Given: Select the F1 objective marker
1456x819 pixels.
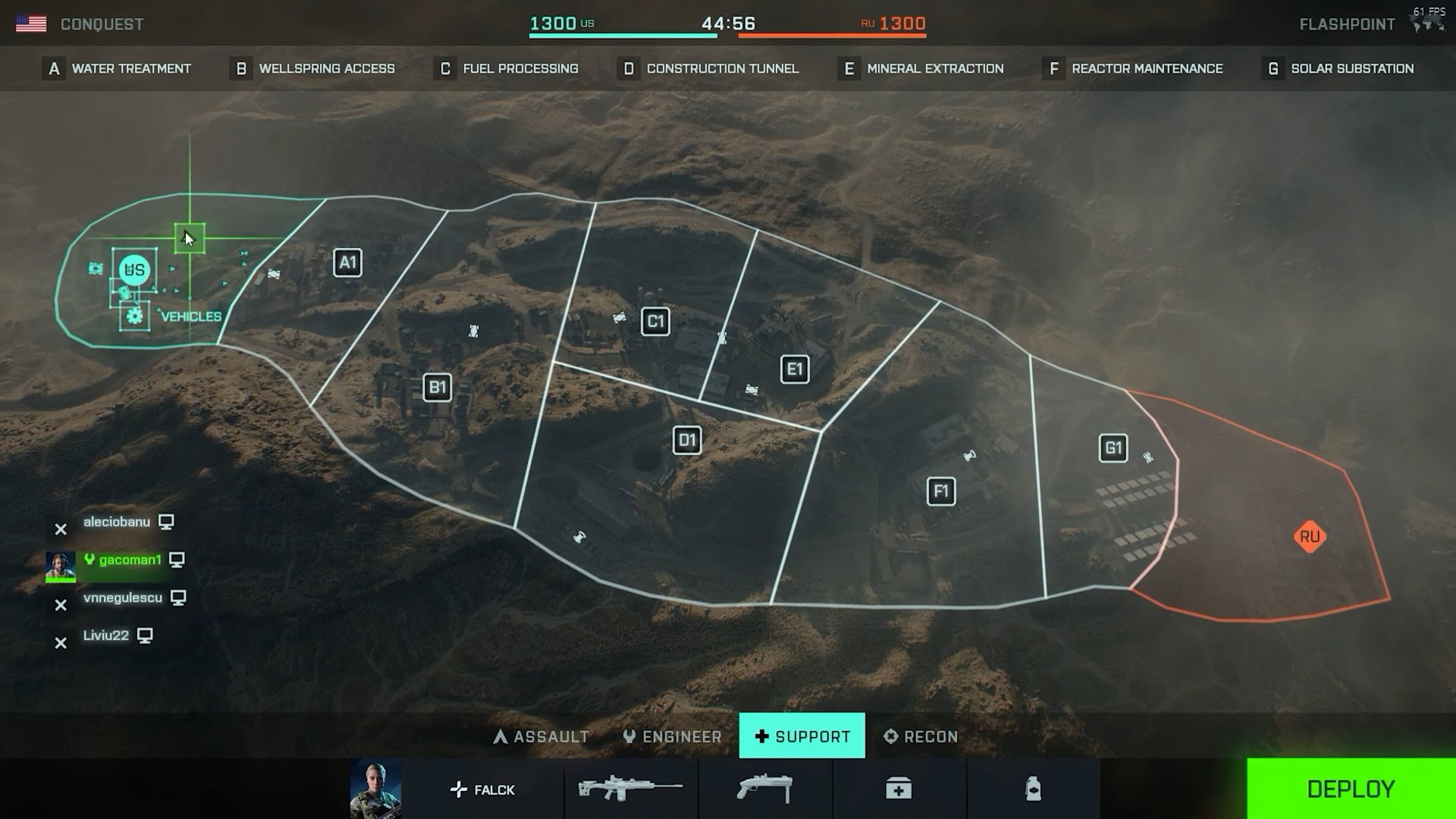Looking at the screenshot, I should 941,491.
